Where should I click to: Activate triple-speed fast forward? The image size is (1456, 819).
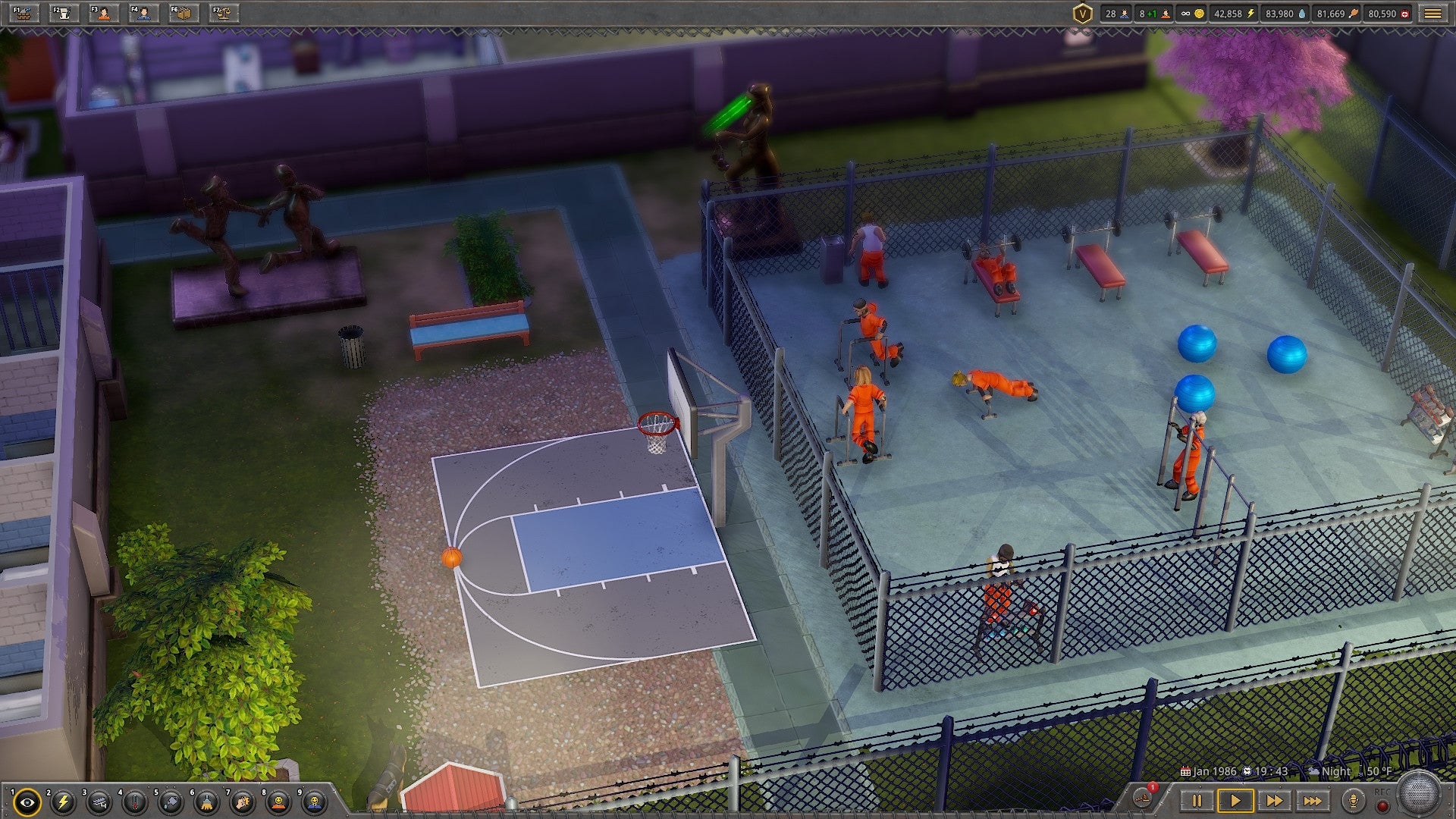1313,800
